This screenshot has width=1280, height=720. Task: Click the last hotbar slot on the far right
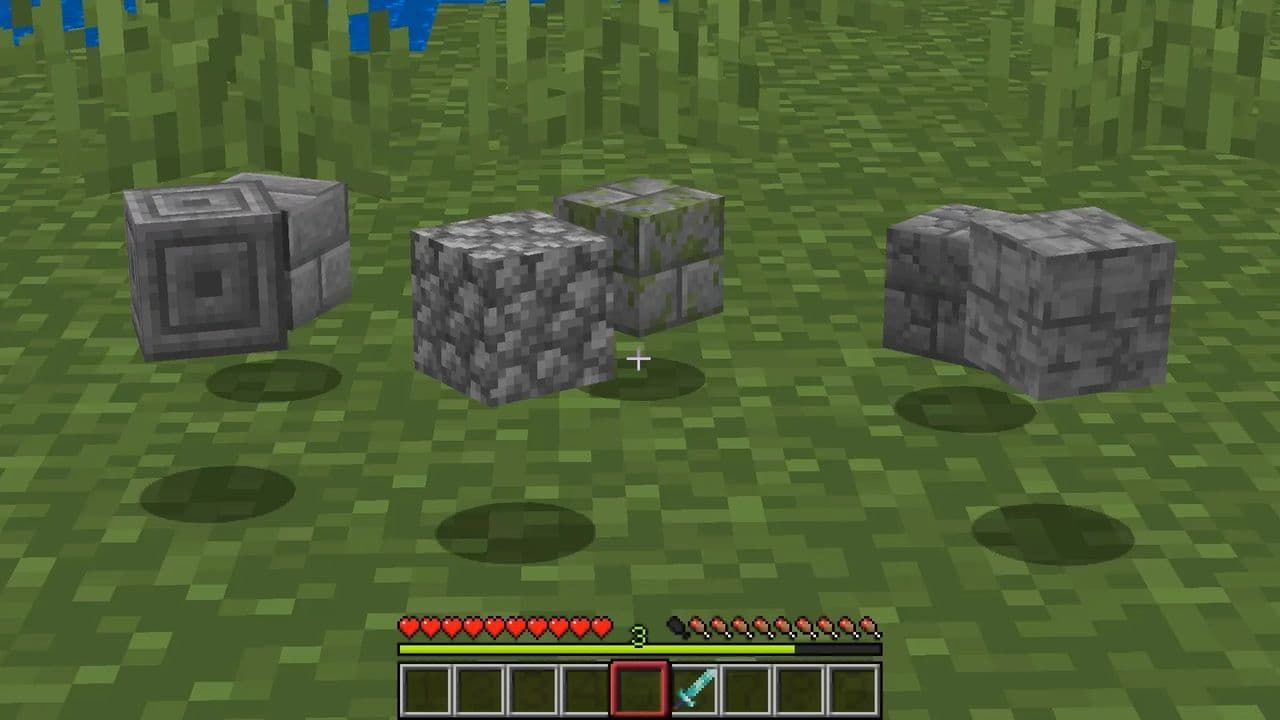[x=852, y=690]
